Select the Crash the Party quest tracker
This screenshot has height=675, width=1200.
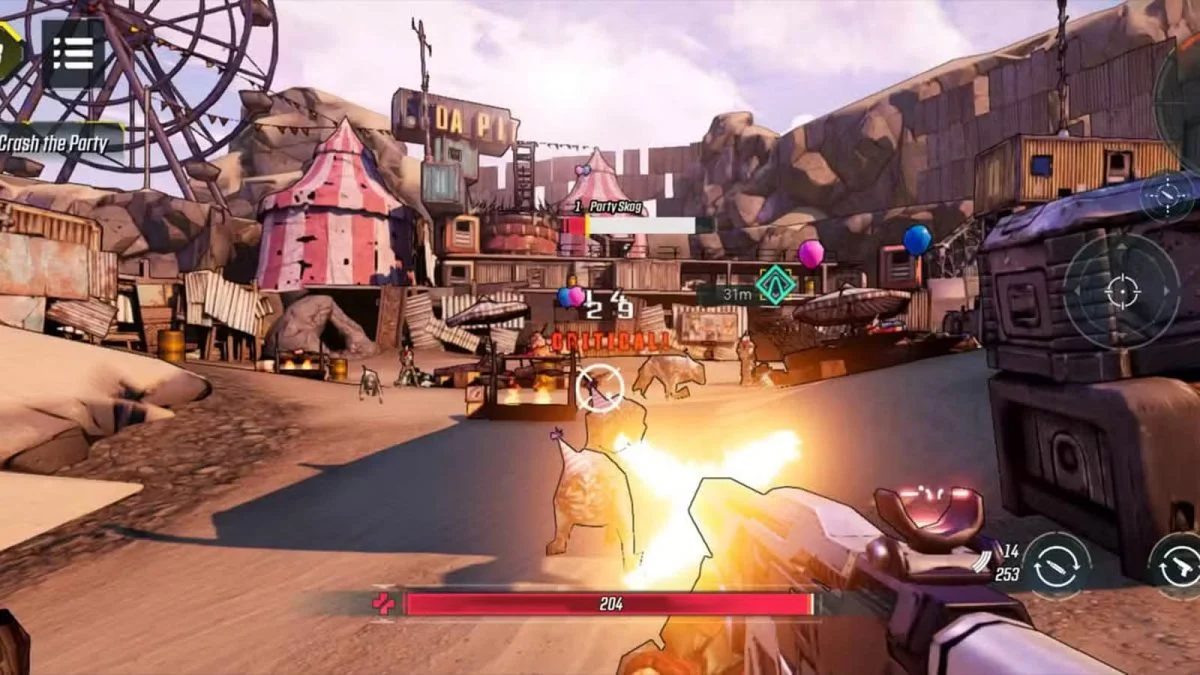pyautogui.click(x=55, y=142)
